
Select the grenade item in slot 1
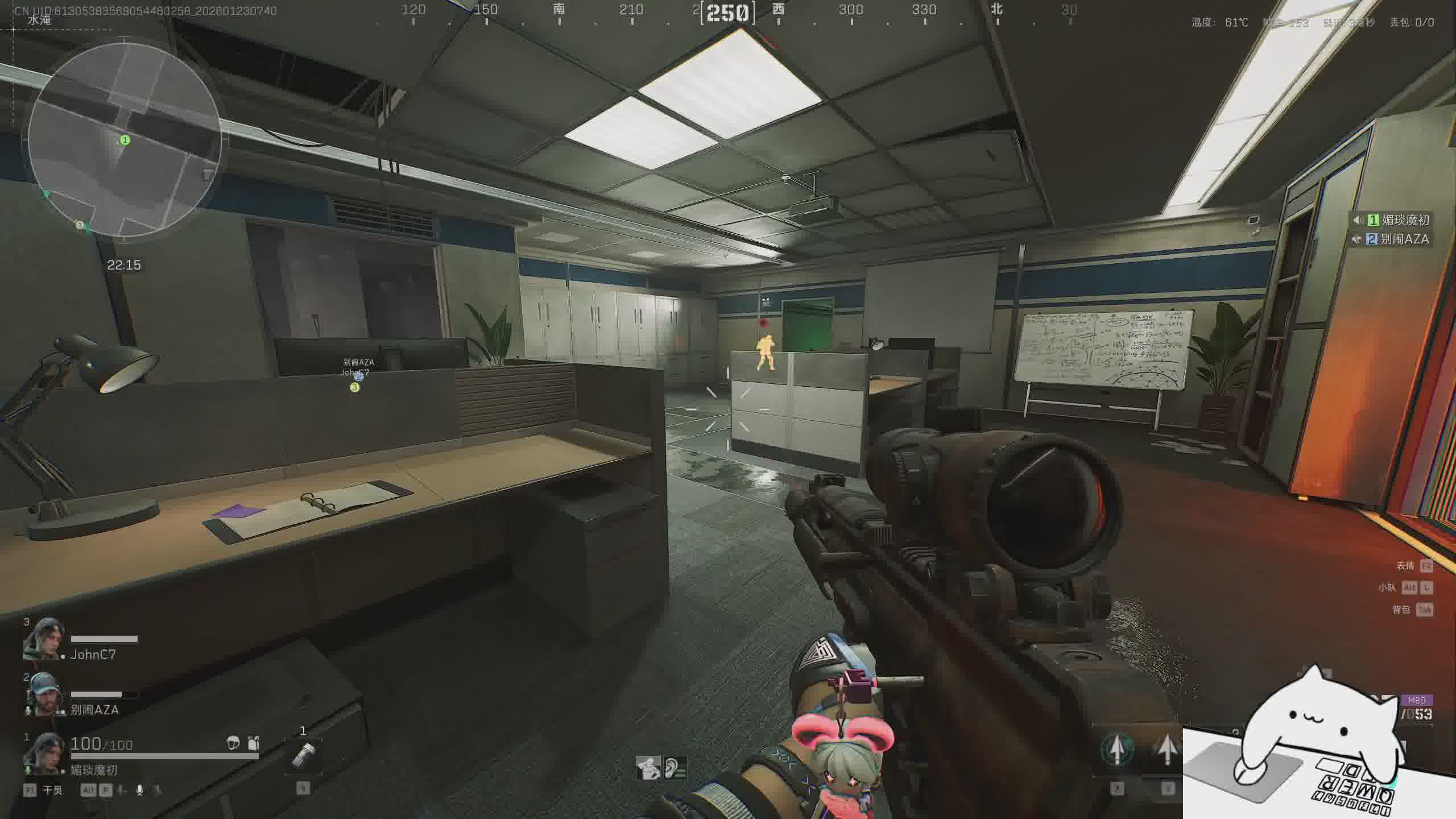tap(303, 755)
